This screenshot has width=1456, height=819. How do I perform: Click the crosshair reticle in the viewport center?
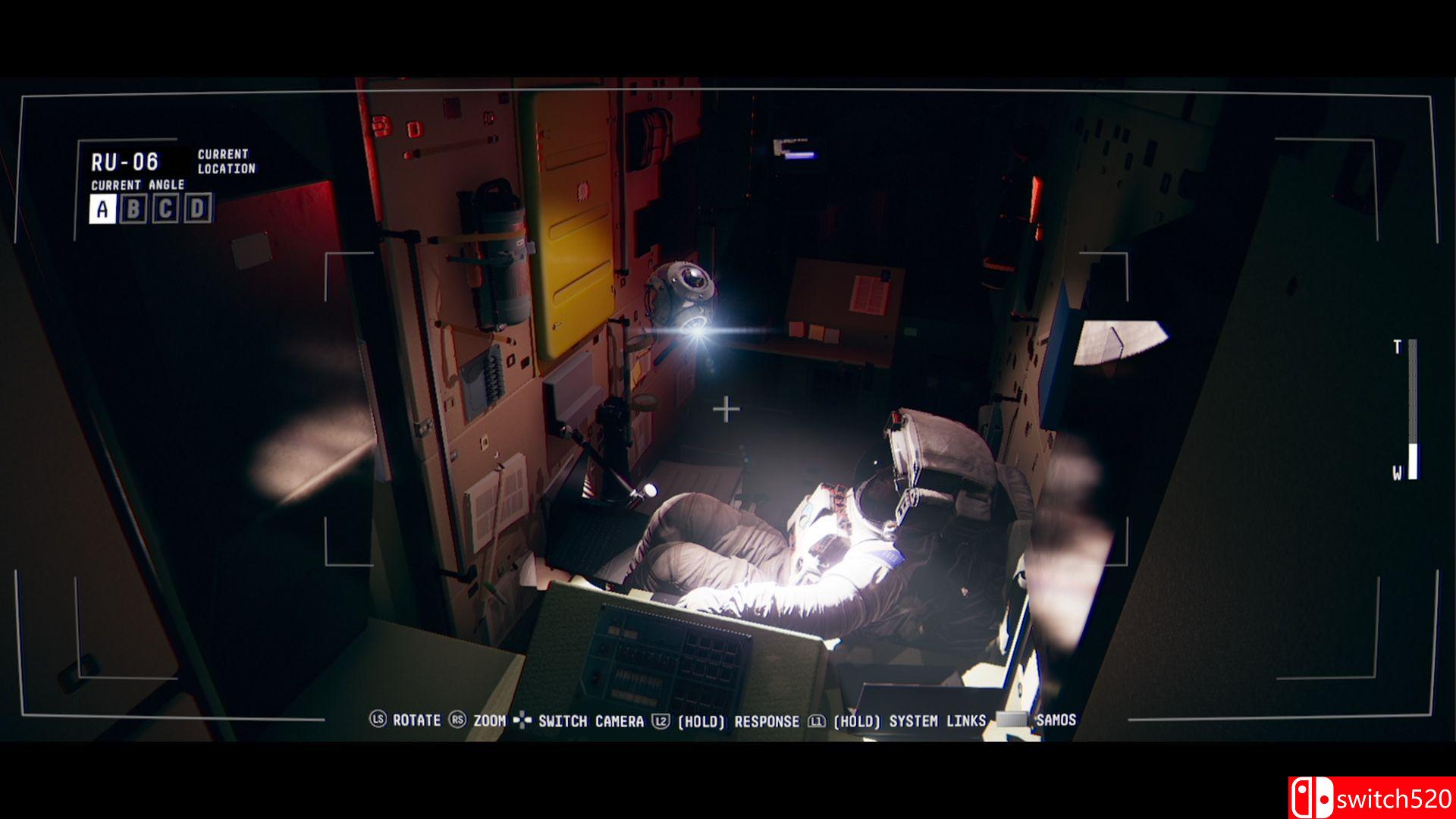(728, 408)
